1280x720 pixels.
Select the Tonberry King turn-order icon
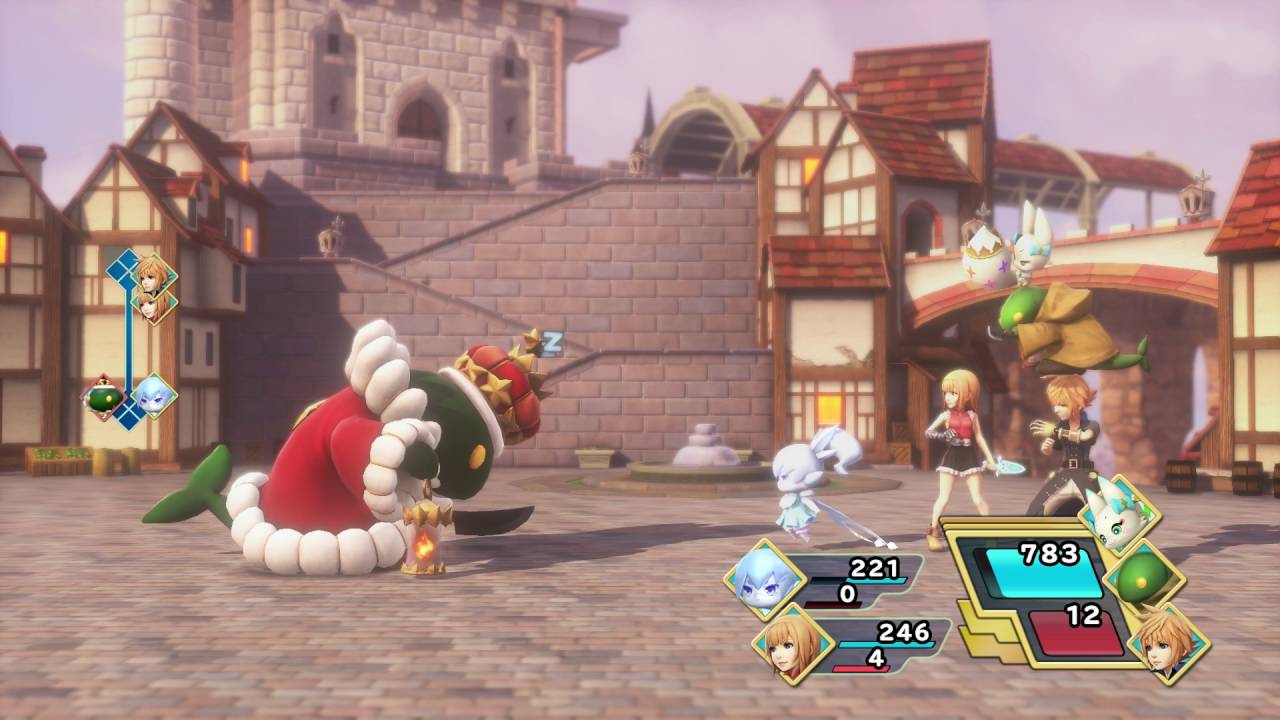104,397
